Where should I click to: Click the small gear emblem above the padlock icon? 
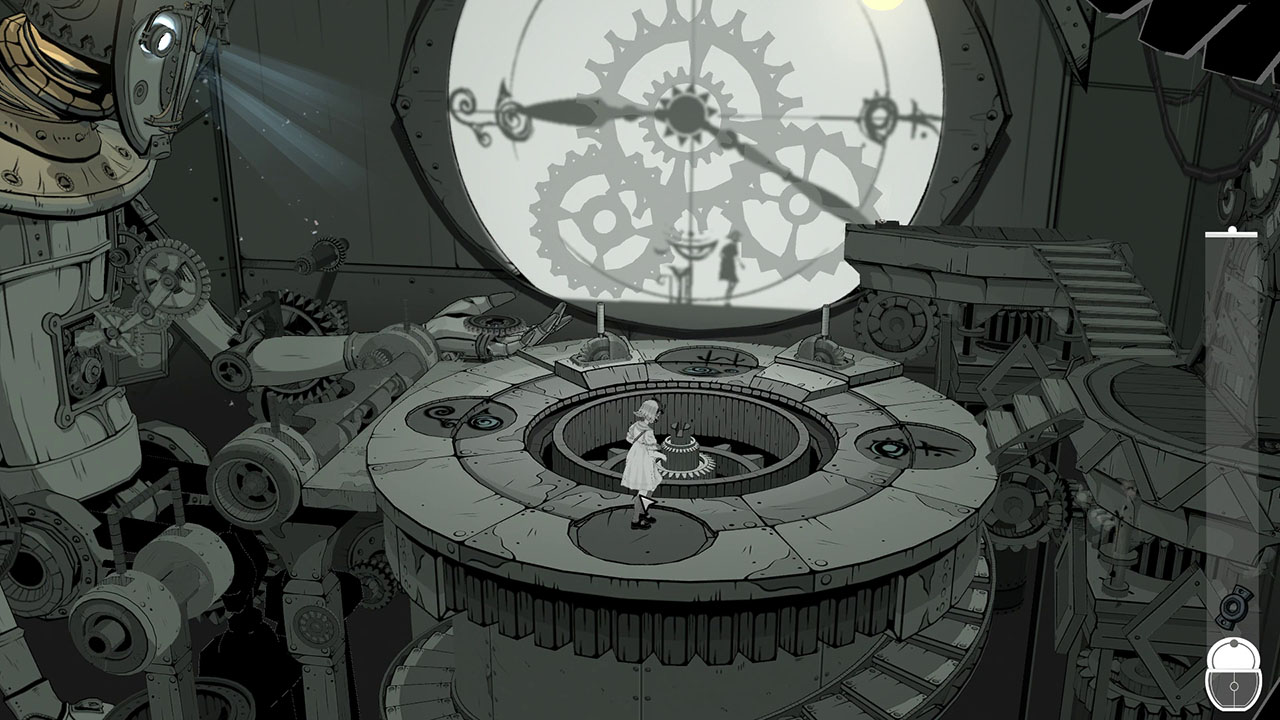click(1232, 609)
